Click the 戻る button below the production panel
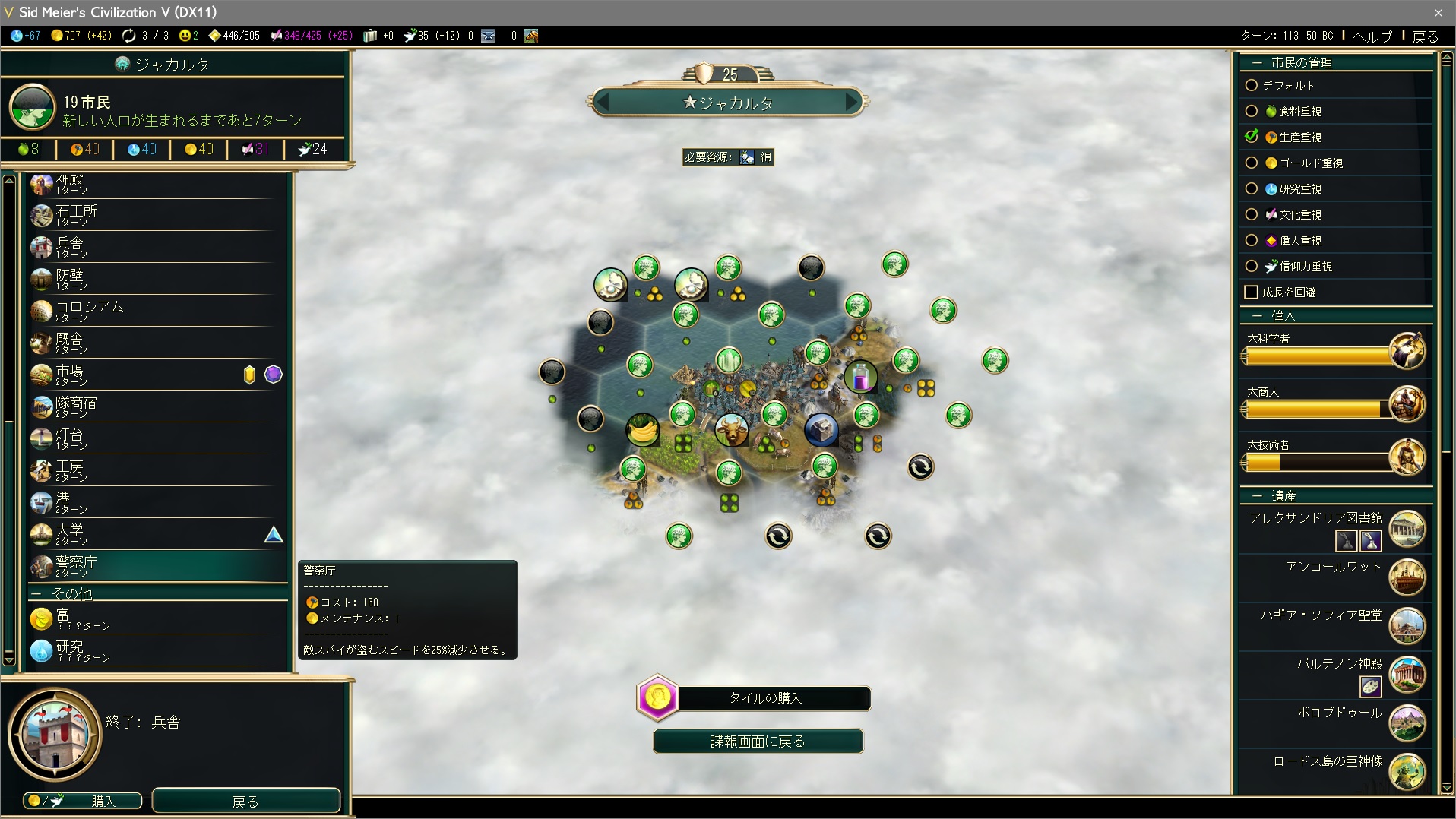The width and height of the screenshot is (1456, 819). (245, 801)
